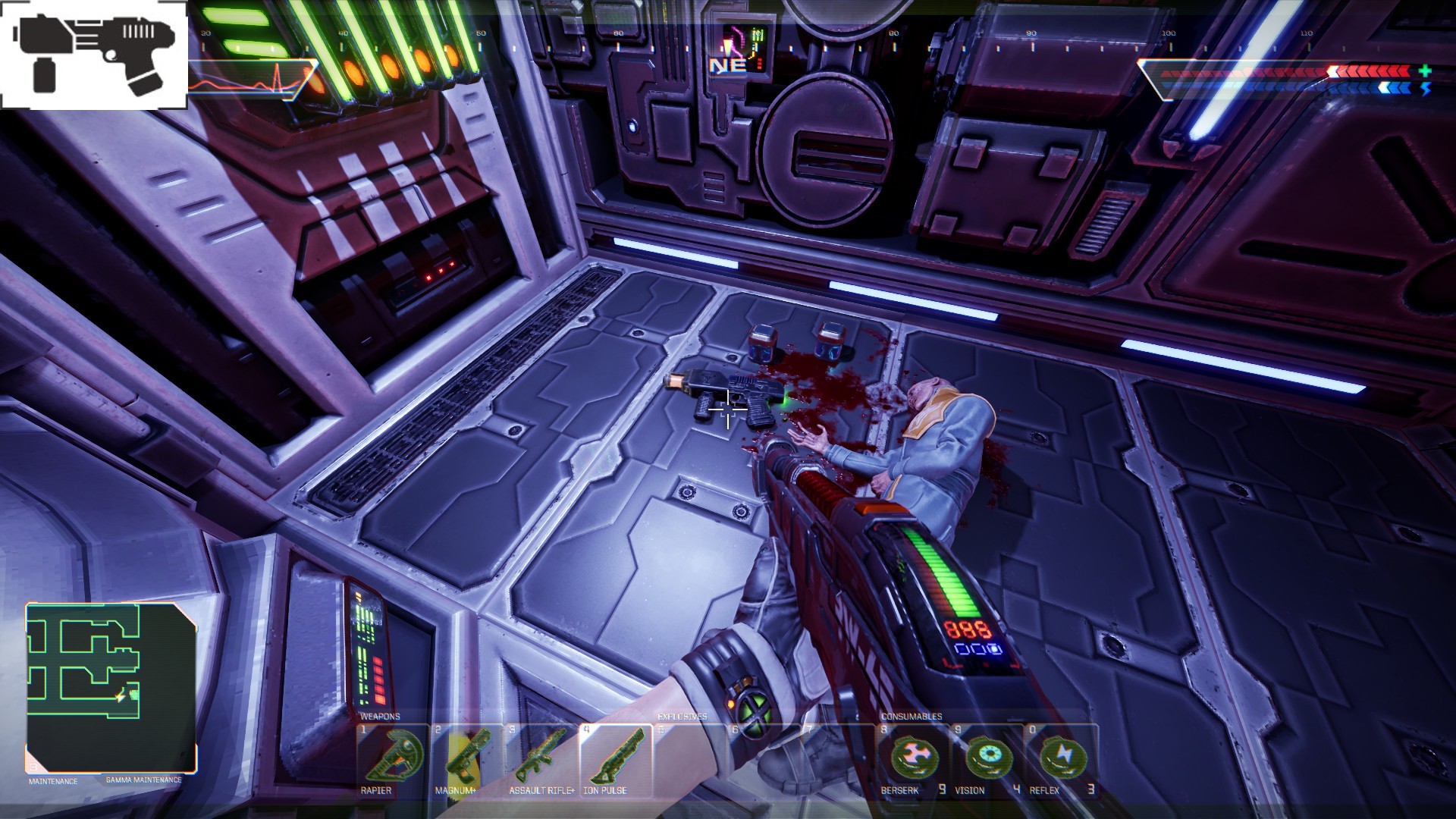The height and width of the screenshot is (819, 1456).
Task: Choose the Ion Pulse weapon slot
Action: 613,758
